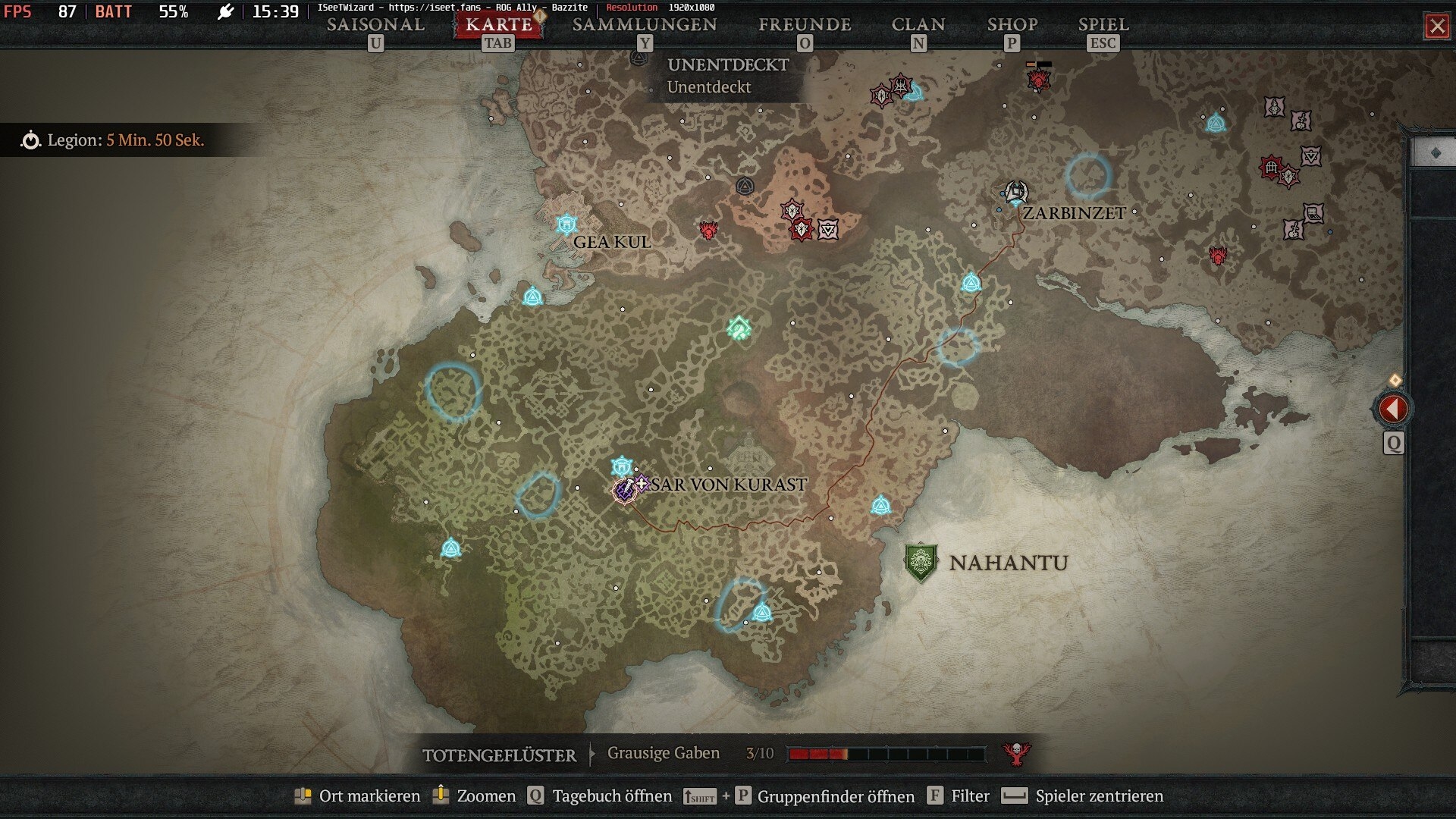Click the red Totengeflüster tree icon

1015,753
